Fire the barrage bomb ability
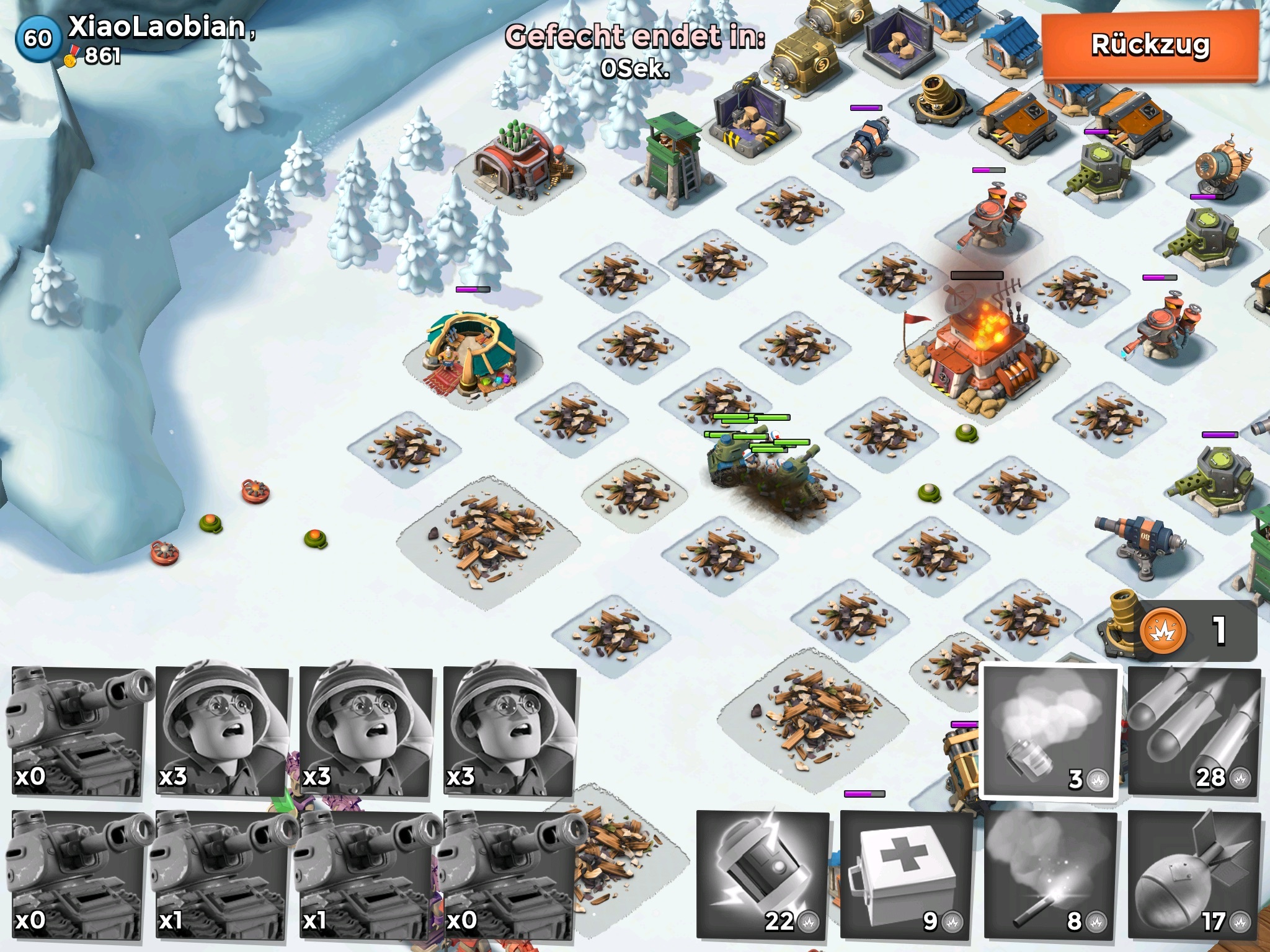This screenshot has height=952, width=1270. pyautogui.click(x=1194, y=874)
